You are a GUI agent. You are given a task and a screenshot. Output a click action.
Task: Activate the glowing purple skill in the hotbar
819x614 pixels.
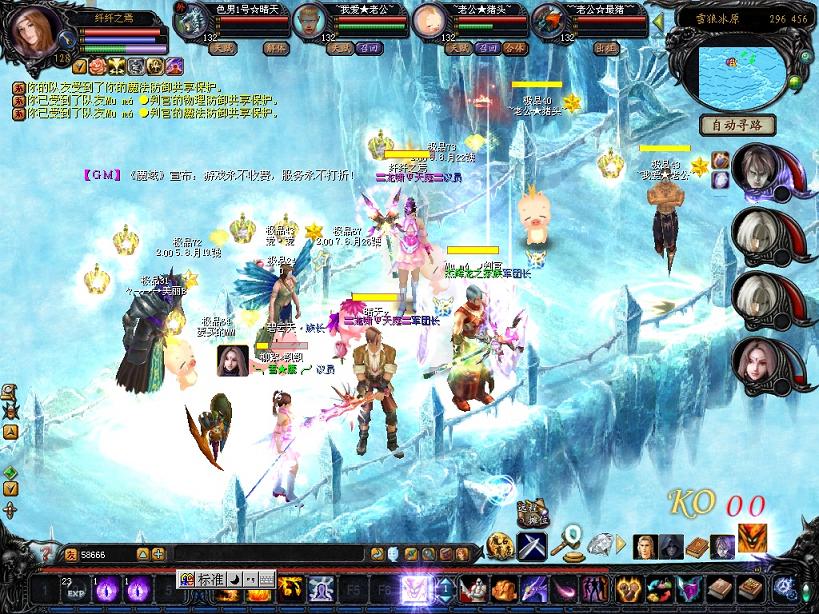414,586
